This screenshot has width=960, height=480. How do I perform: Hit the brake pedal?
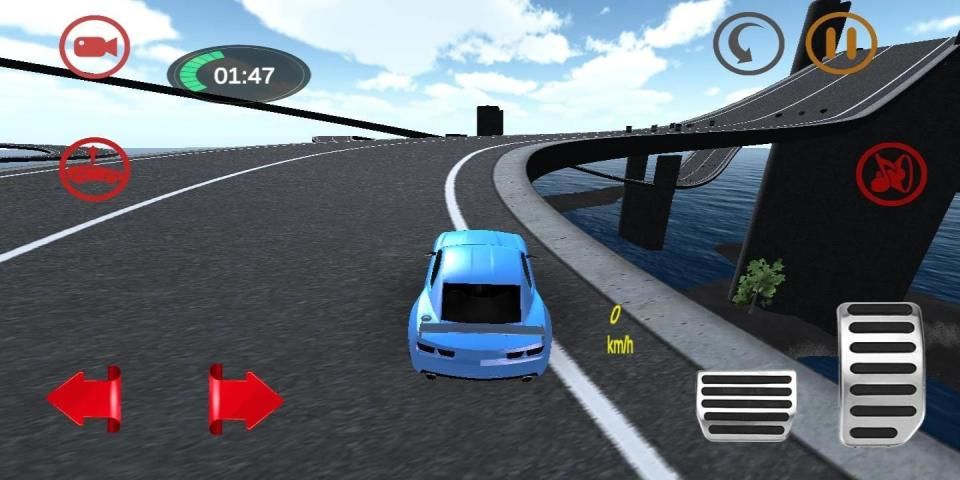pos(745,405)
